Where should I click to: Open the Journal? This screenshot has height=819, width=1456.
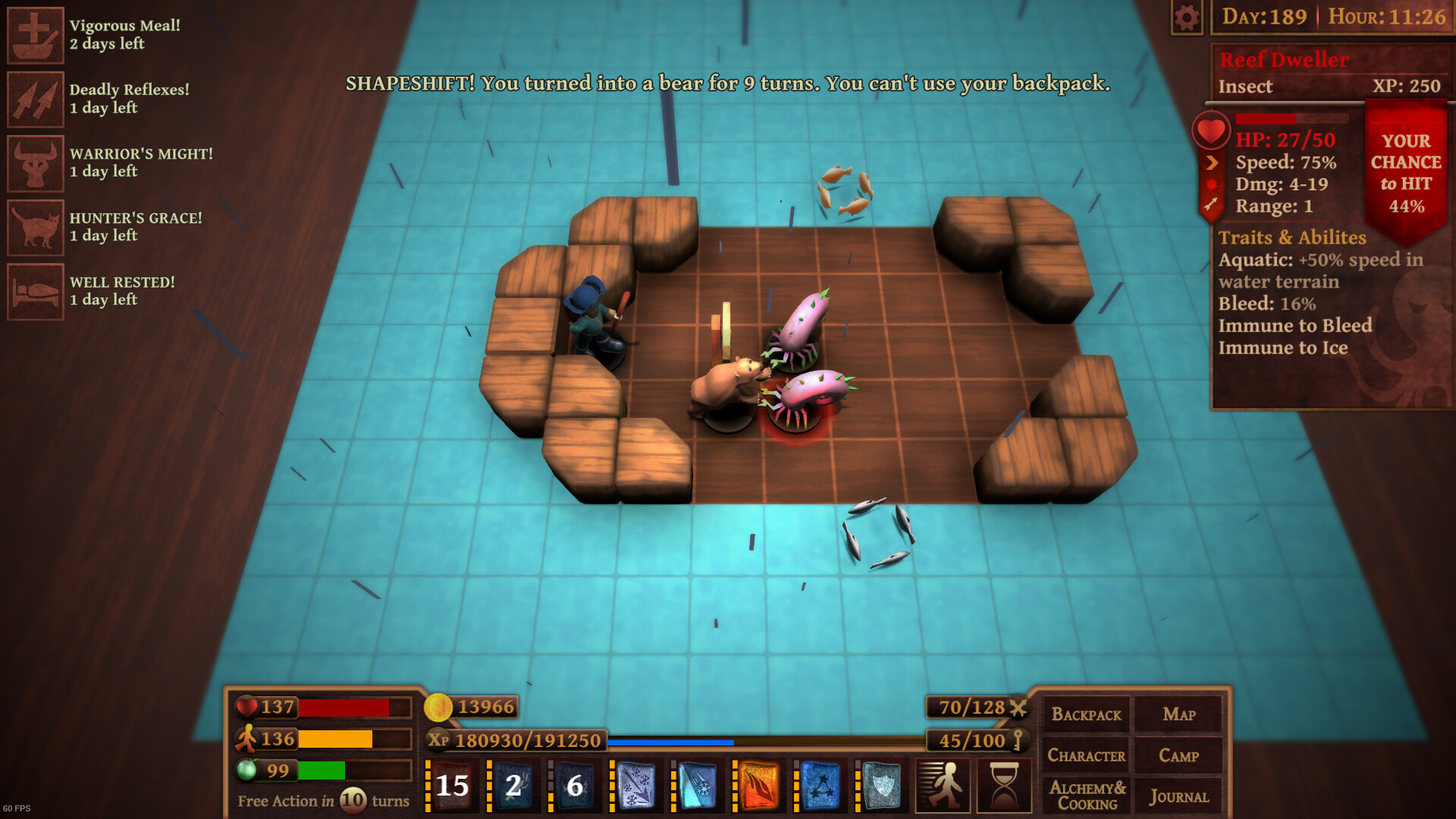1179,796
